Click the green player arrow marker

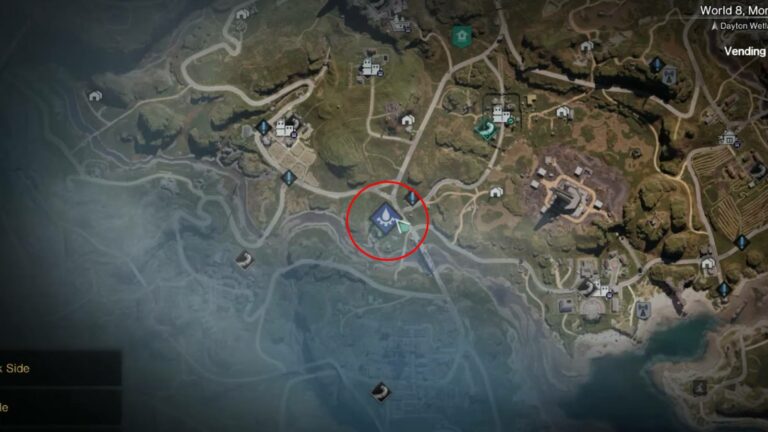403,228
